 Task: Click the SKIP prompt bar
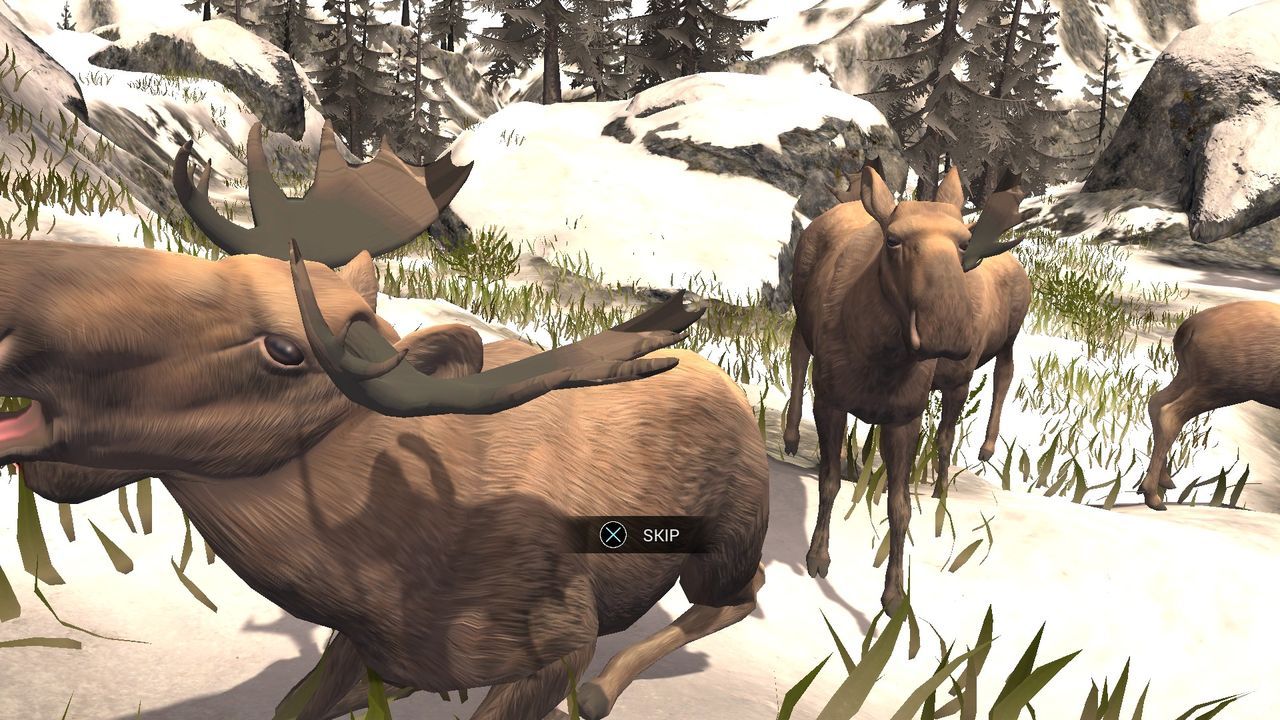pos(640,536)
